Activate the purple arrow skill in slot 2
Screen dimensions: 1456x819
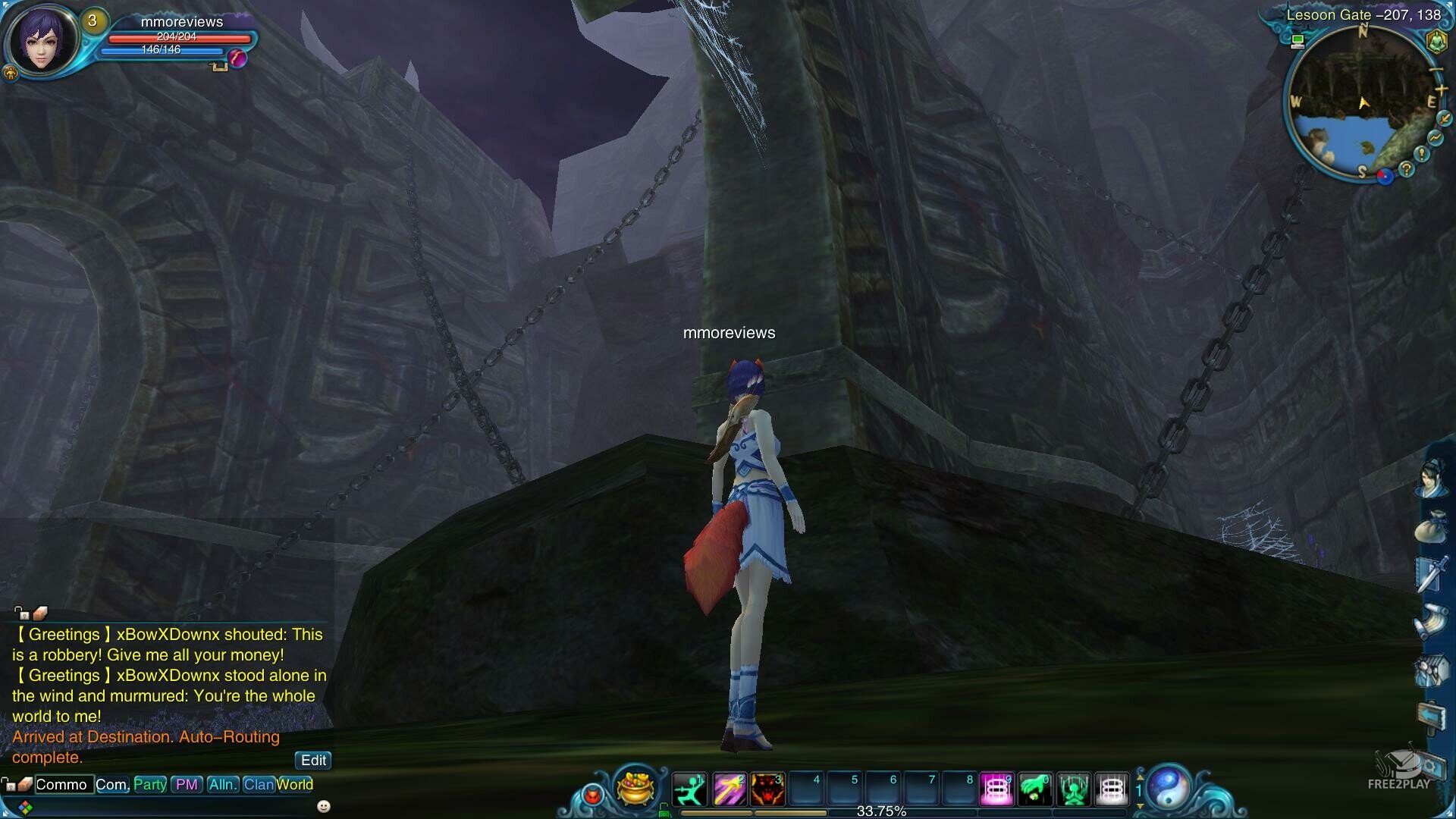[728, 789]
